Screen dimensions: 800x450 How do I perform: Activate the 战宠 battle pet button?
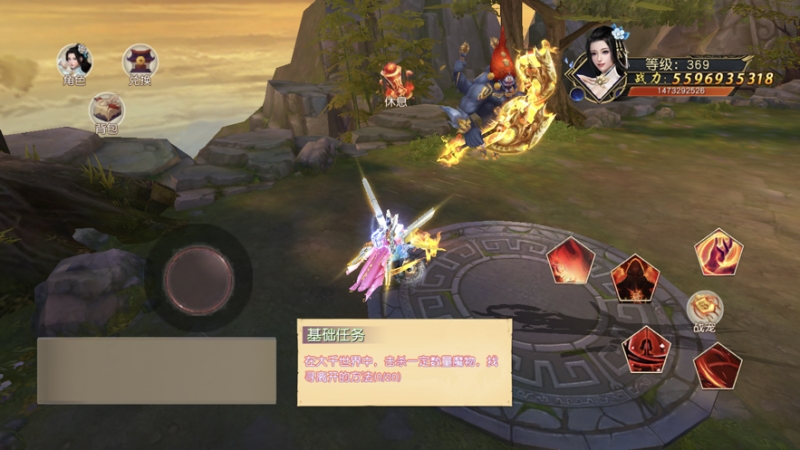click(x=705, y=309)
